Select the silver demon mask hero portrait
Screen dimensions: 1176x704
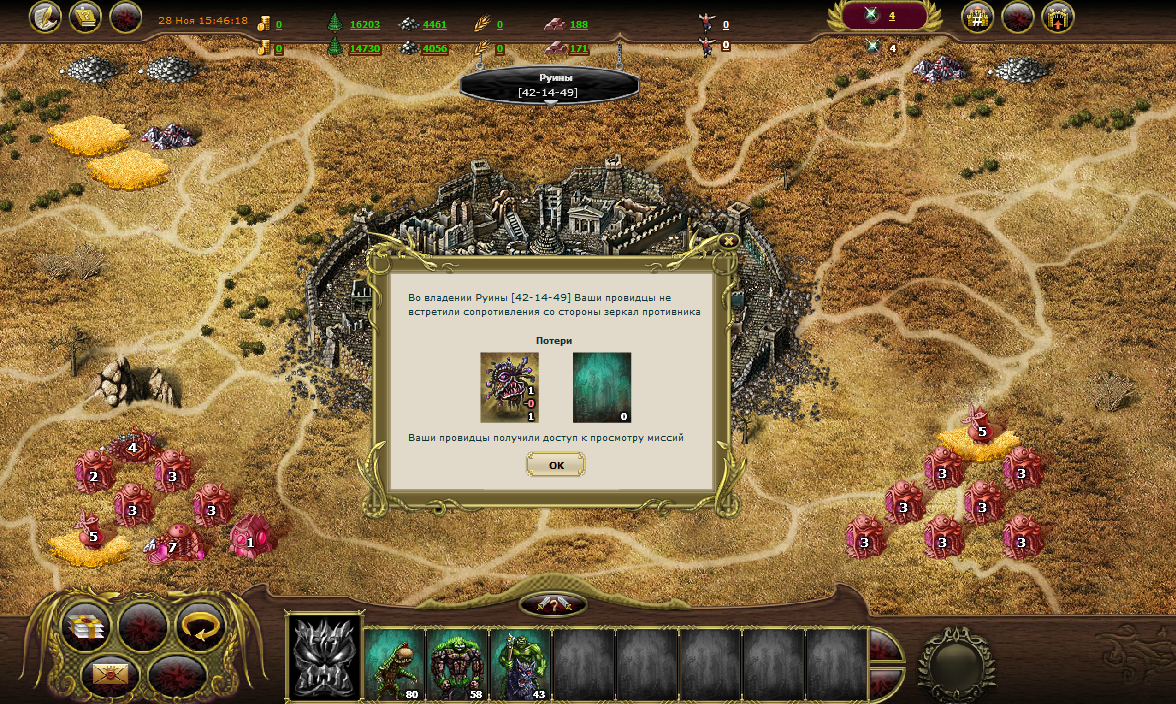324,658
